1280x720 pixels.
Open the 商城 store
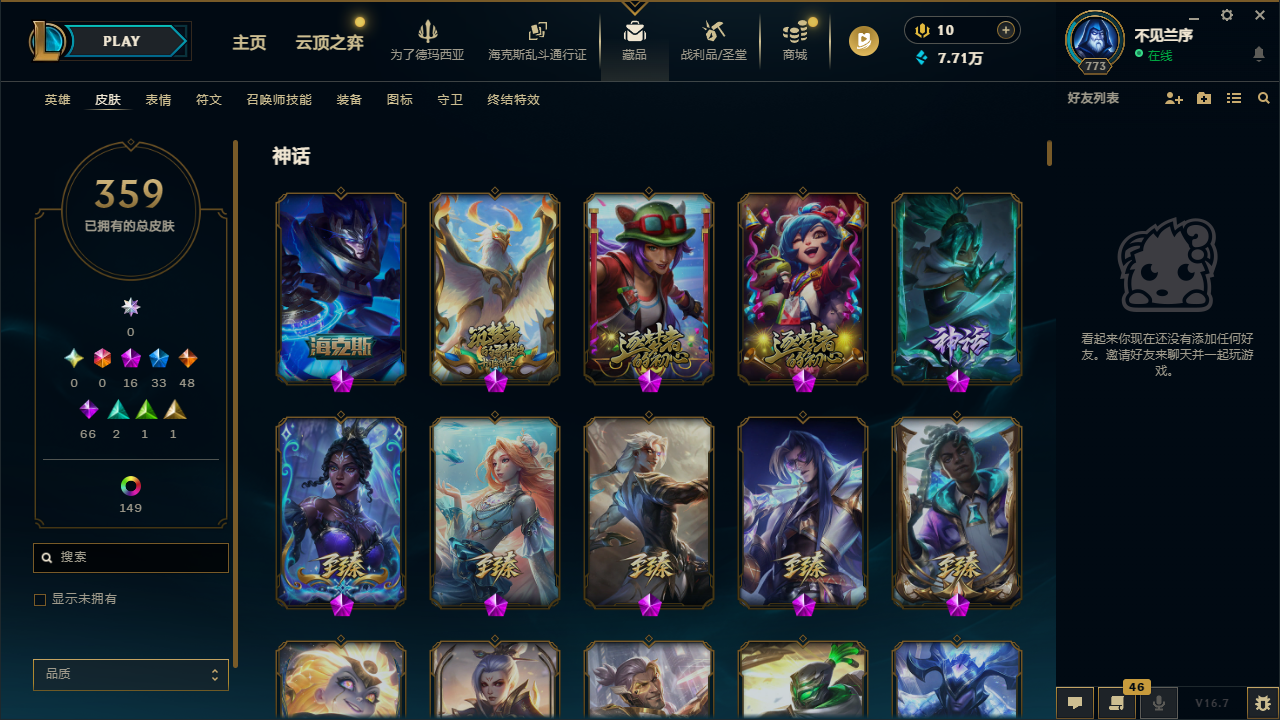click(x=794, y=40)
